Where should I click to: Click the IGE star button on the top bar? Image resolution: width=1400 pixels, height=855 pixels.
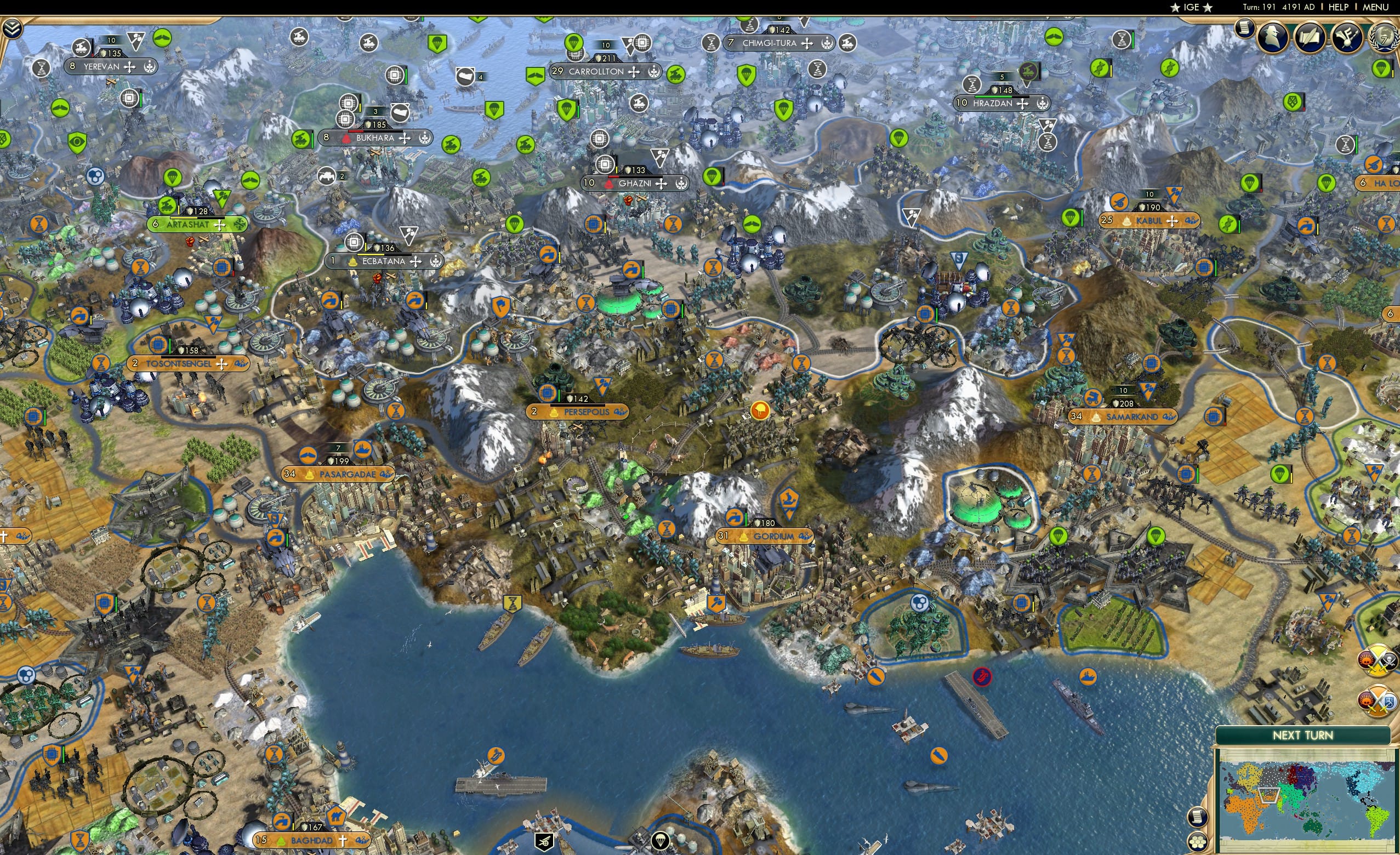(x=1192, y=7)
